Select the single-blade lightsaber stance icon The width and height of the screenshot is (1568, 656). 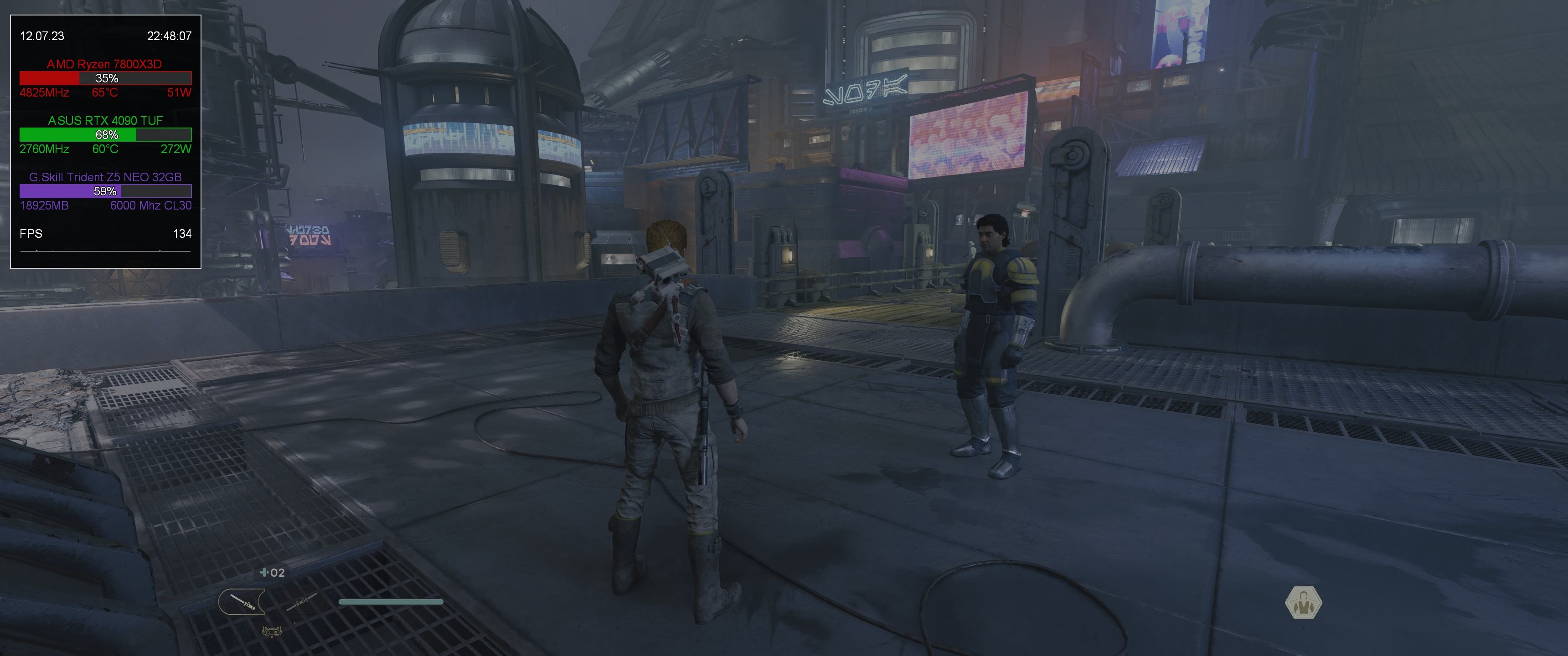[x=242, y=602]
